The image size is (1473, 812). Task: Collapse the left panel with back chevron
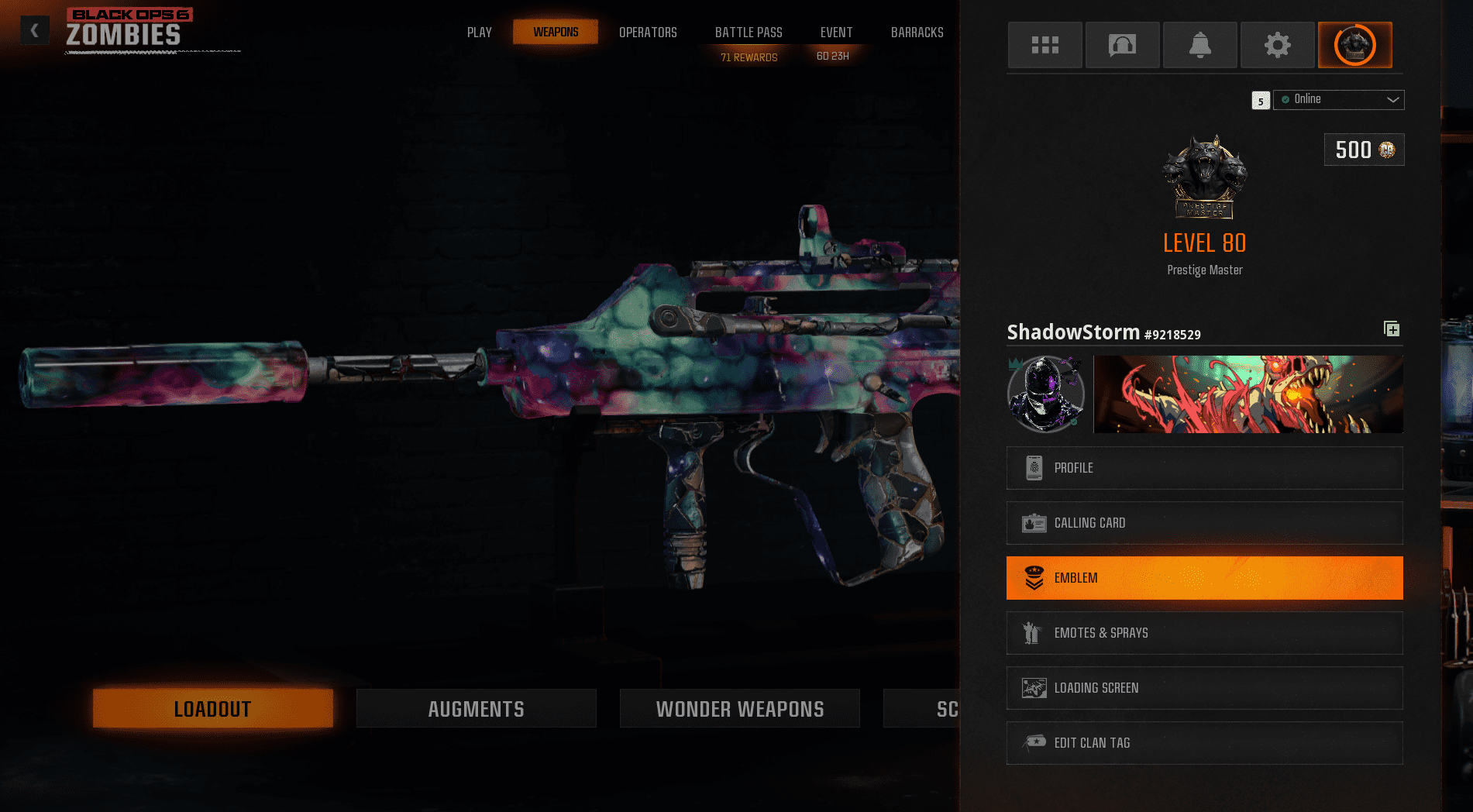[33, 29]
